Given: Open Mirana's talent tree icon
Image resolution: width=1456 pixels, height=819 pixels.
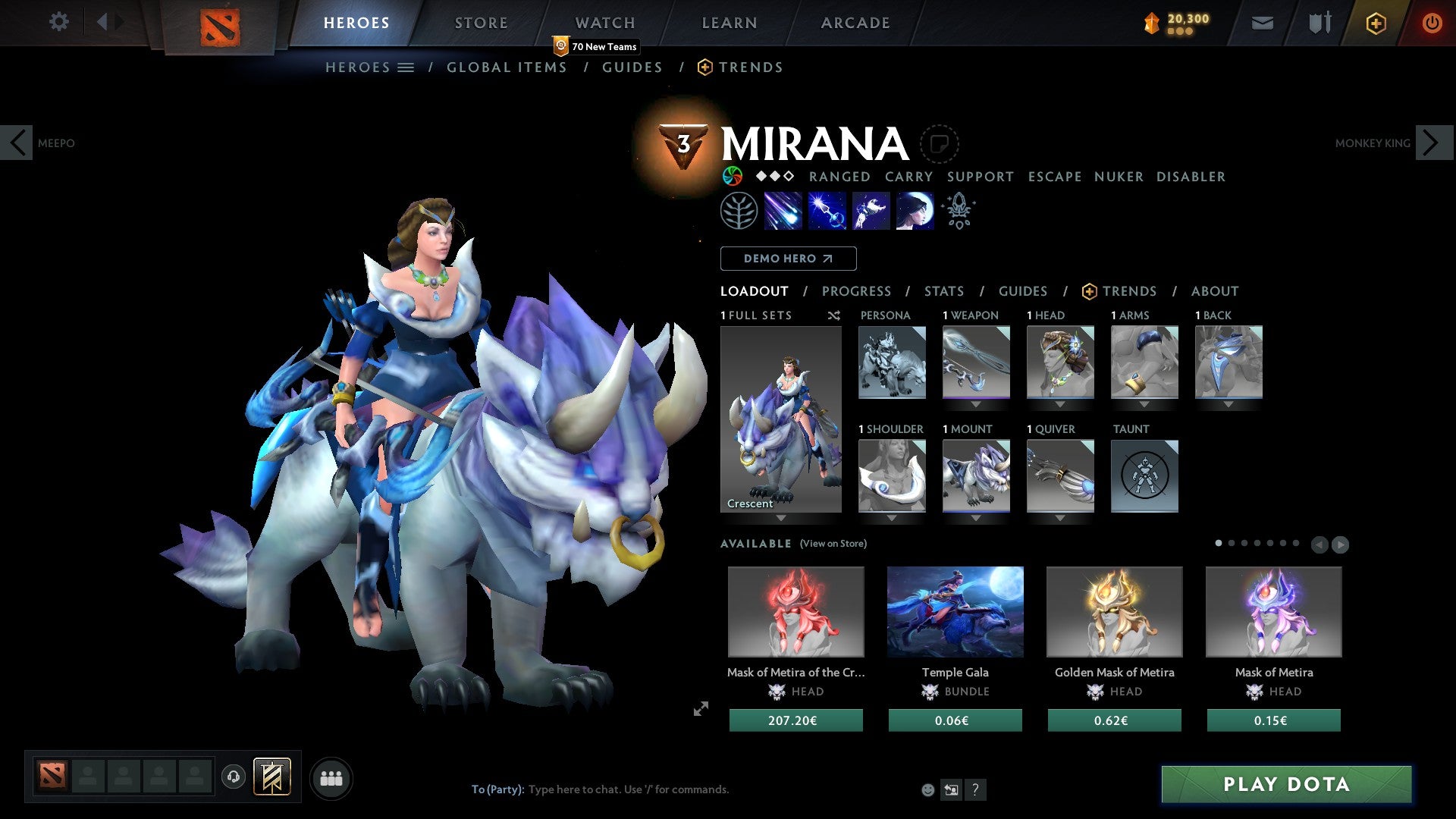Looking at the screenshot, I should point(739,211).
